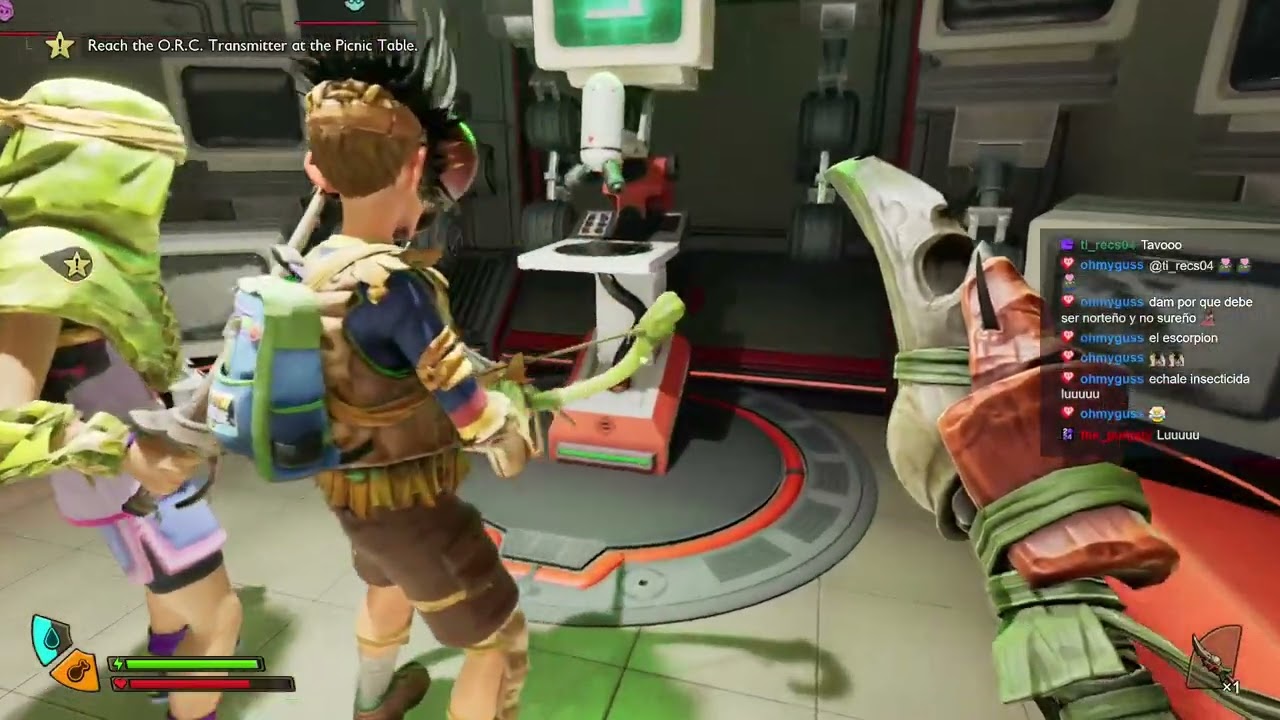
Task: Open ohmyguss's "el escorpion" chat message
Action: (x=1183, y=338)
